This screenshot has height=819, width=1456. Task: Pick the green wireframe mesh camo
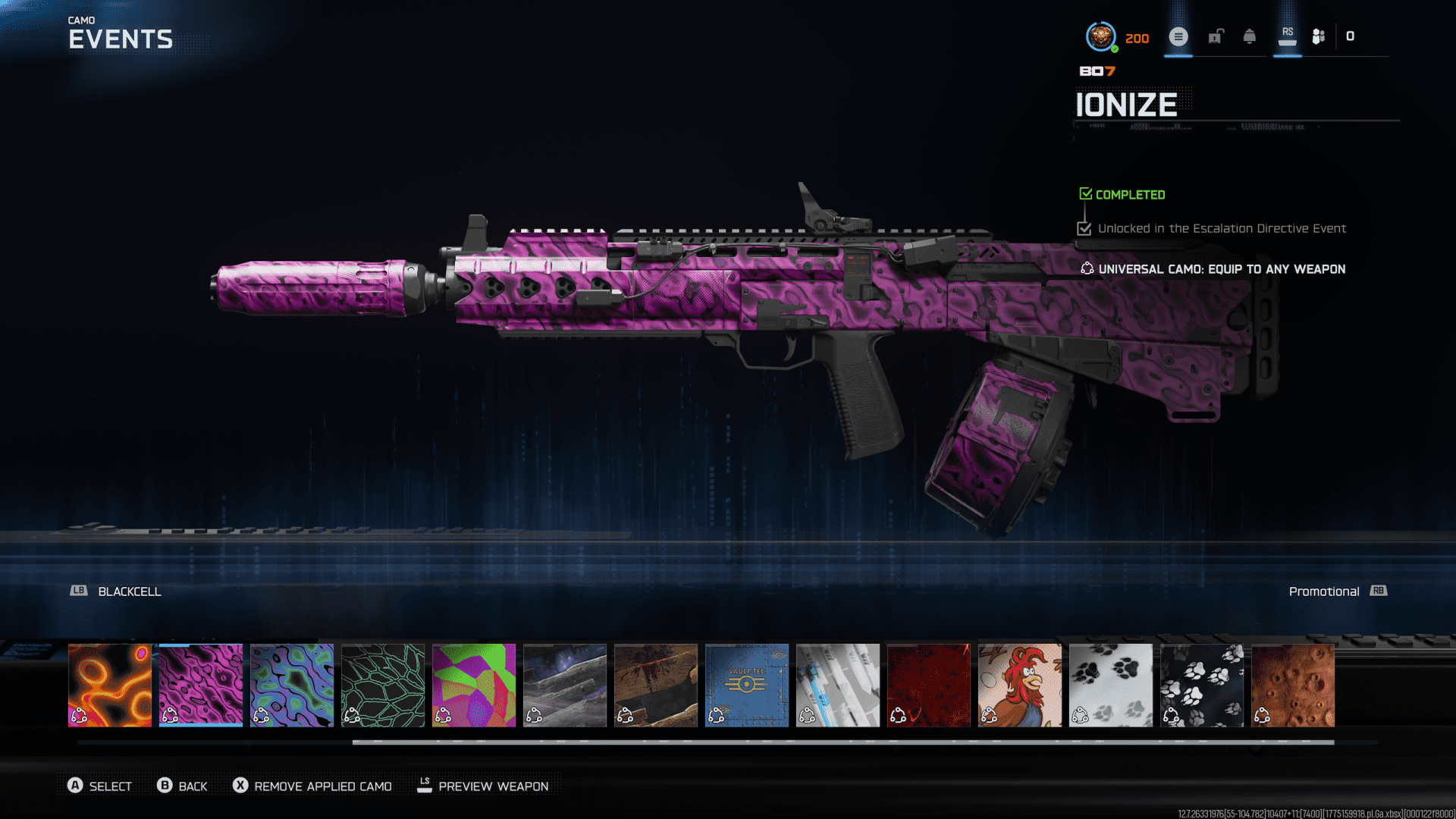coord(383,685)
